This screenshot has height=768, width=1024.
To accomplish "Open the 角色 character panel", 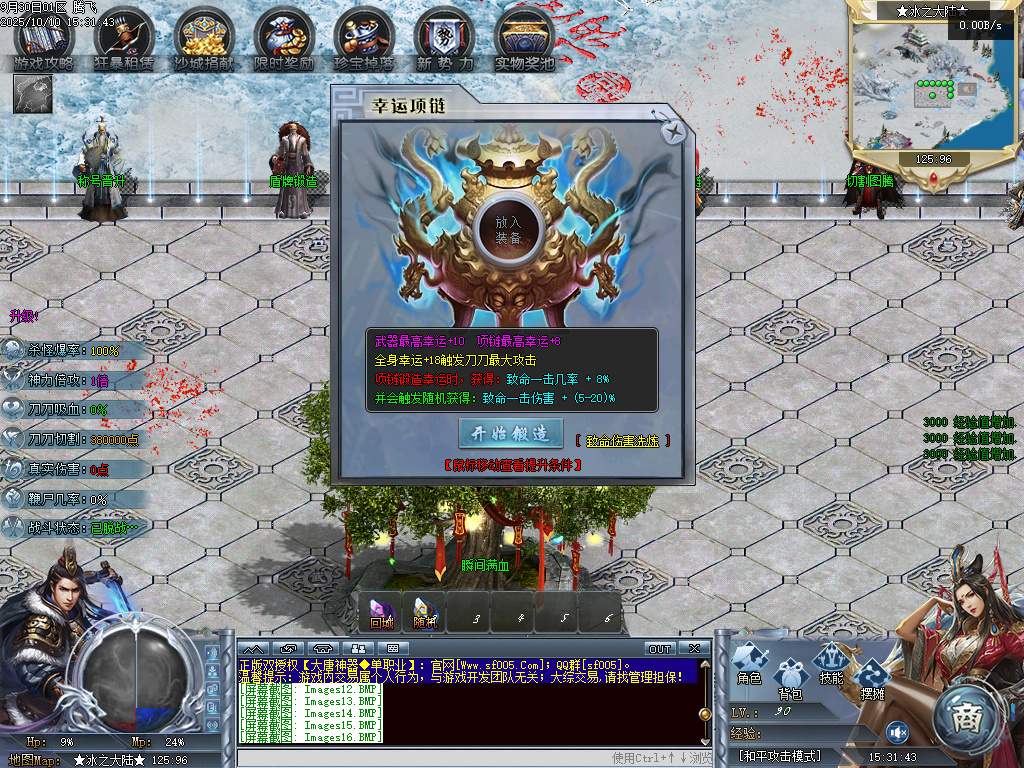I will [x=750, y=664].
